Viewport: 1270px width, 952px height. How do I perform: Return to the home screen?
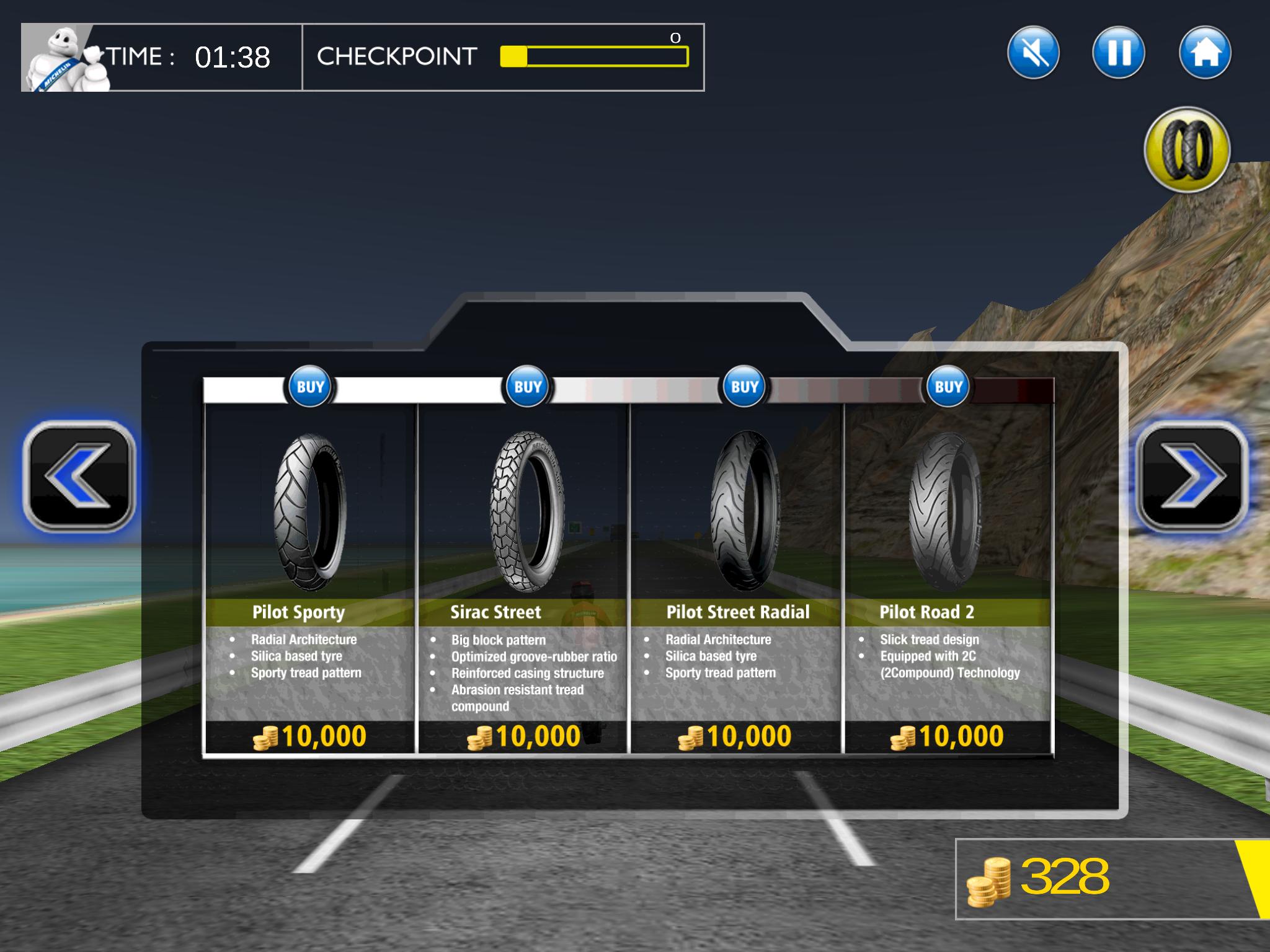click(1204, 53)
